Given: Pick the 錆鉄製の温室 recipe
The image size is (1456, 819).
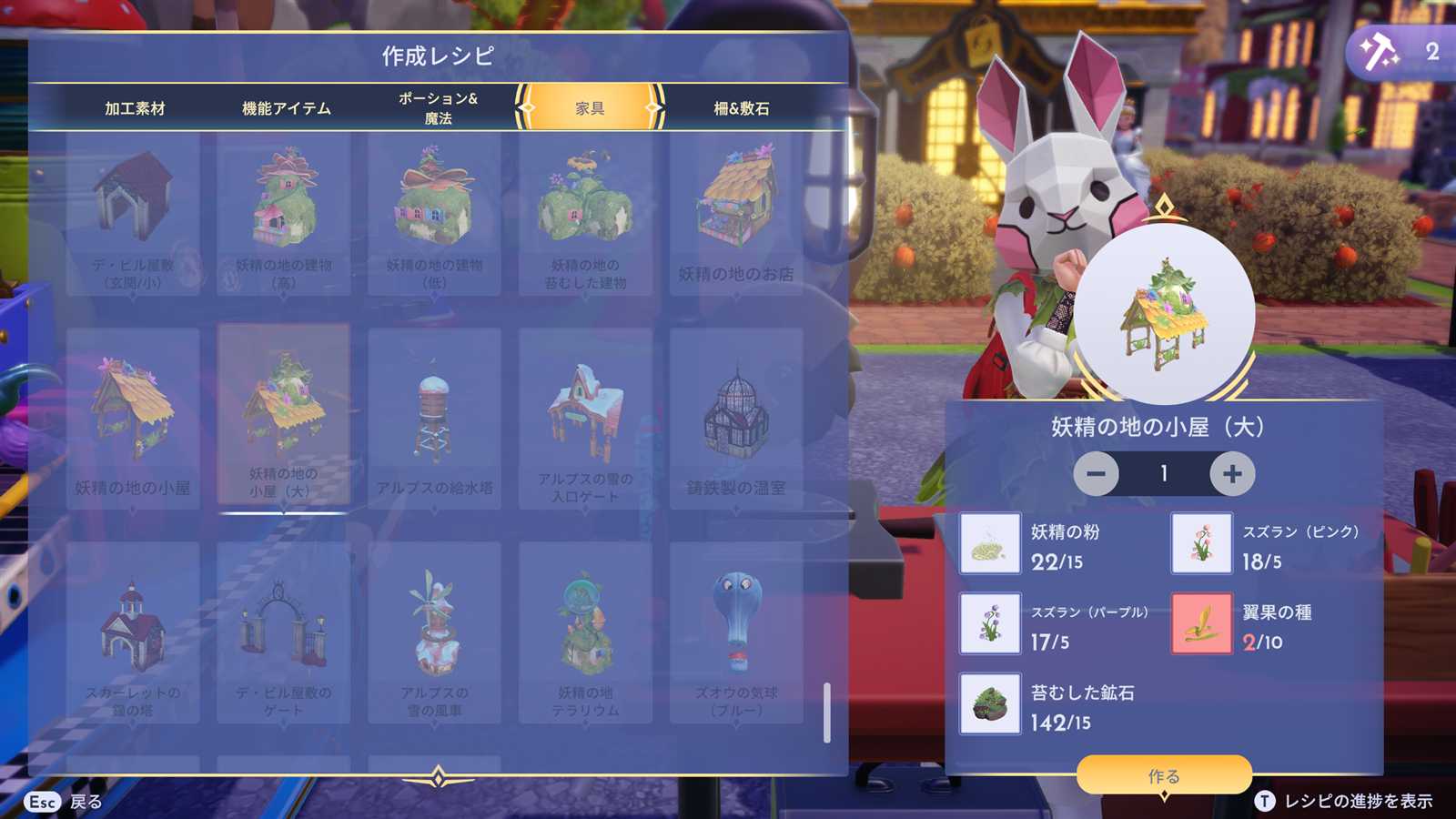Looking at the screenshot, I should 736,419.
